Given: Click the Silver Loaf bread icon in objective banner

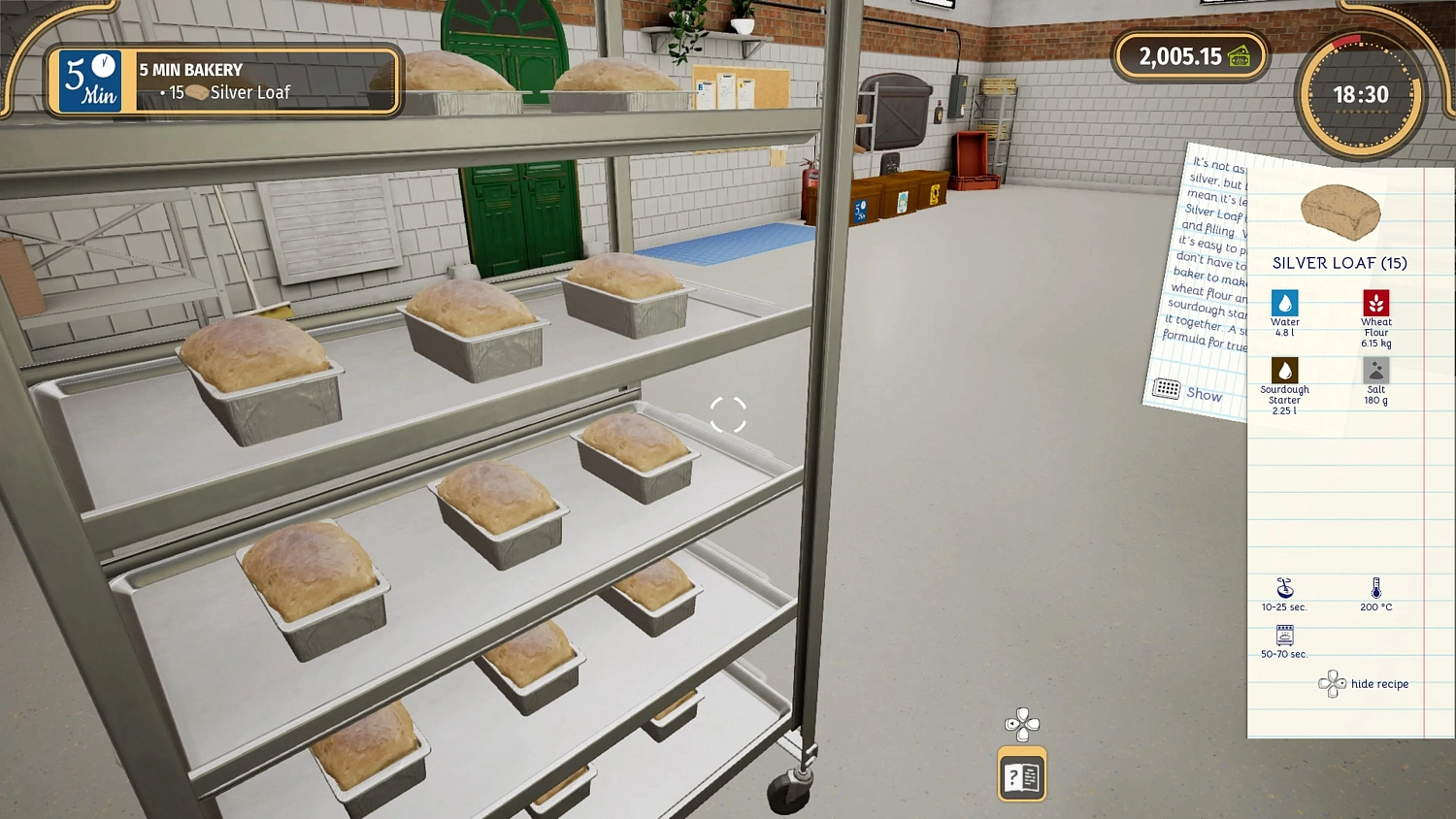Looking at the screenshot, I should tap(198, 92).
